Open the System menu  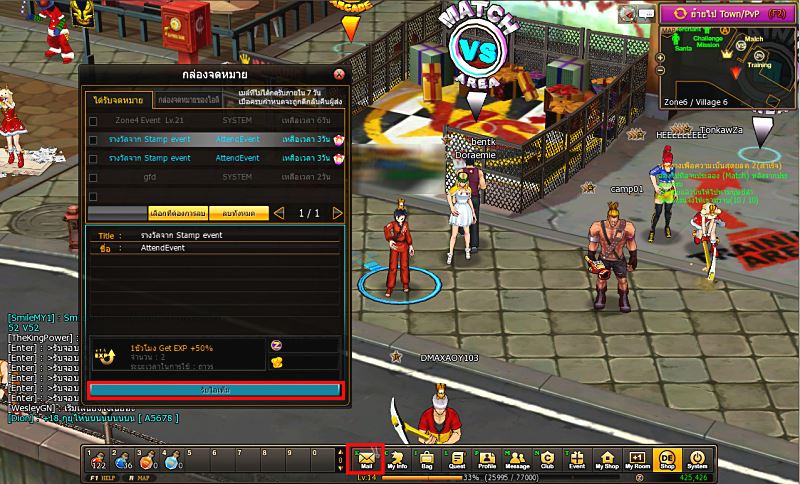(x=697, y=460)
